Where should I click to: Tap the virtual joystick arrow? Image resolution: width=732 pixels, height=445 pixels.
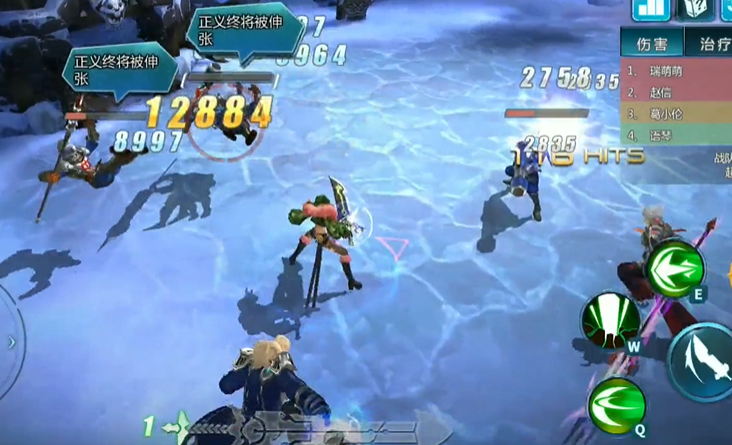pos(11,342)
